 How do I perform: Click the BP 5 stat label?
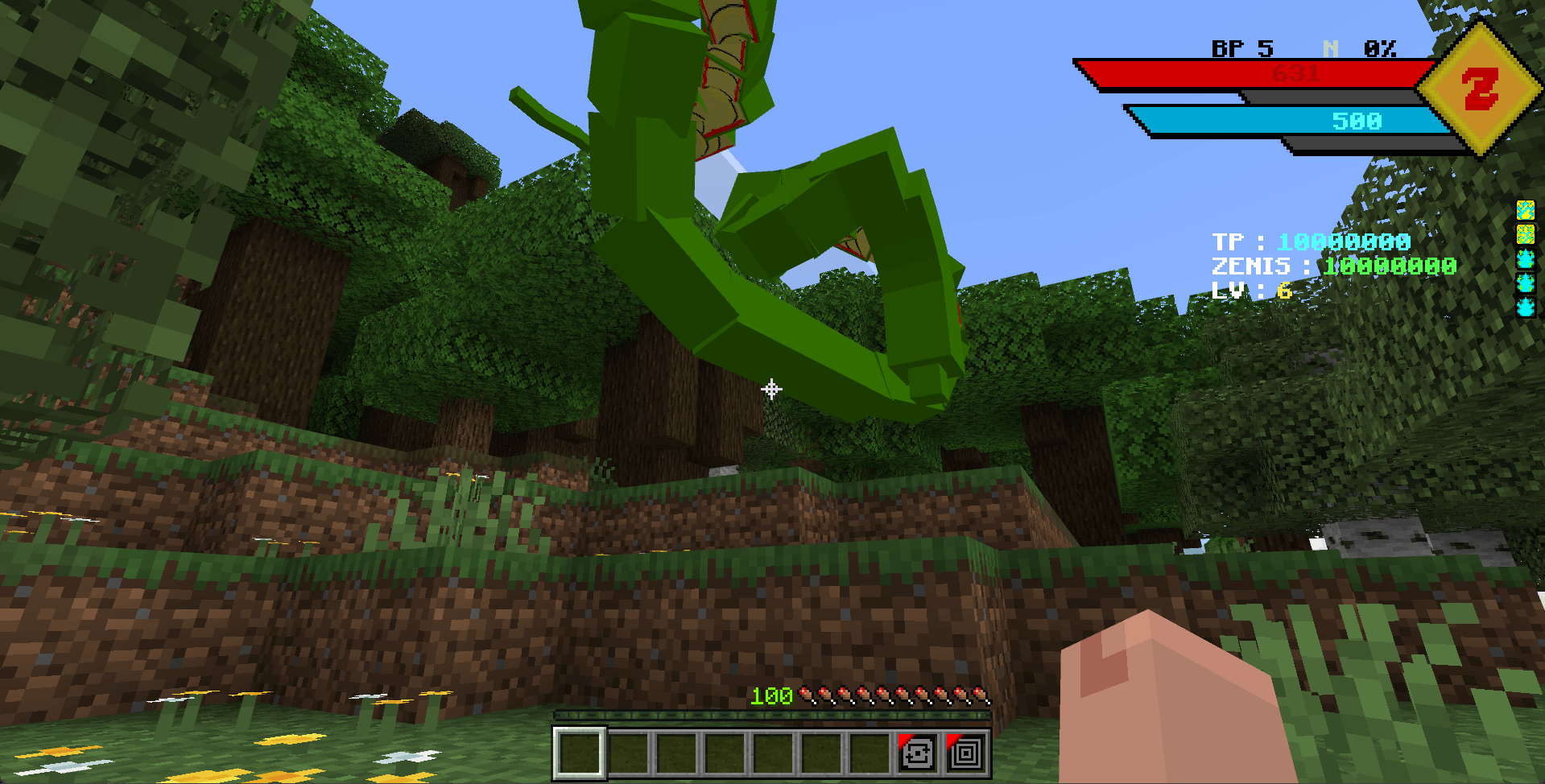click(1241, 50)
